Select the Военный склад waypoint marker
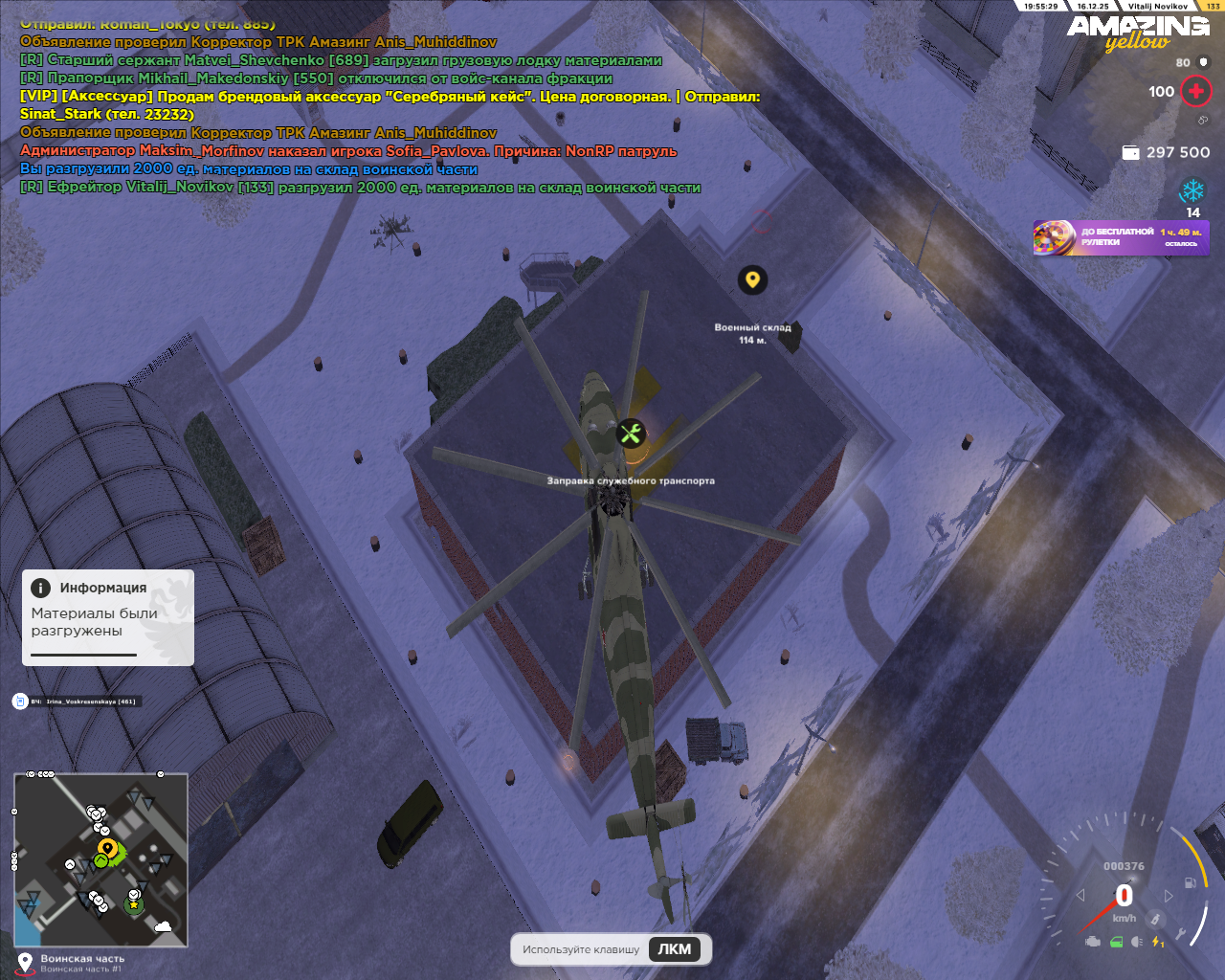Viewport: 1225px width, 980px height. click(752, 279)
